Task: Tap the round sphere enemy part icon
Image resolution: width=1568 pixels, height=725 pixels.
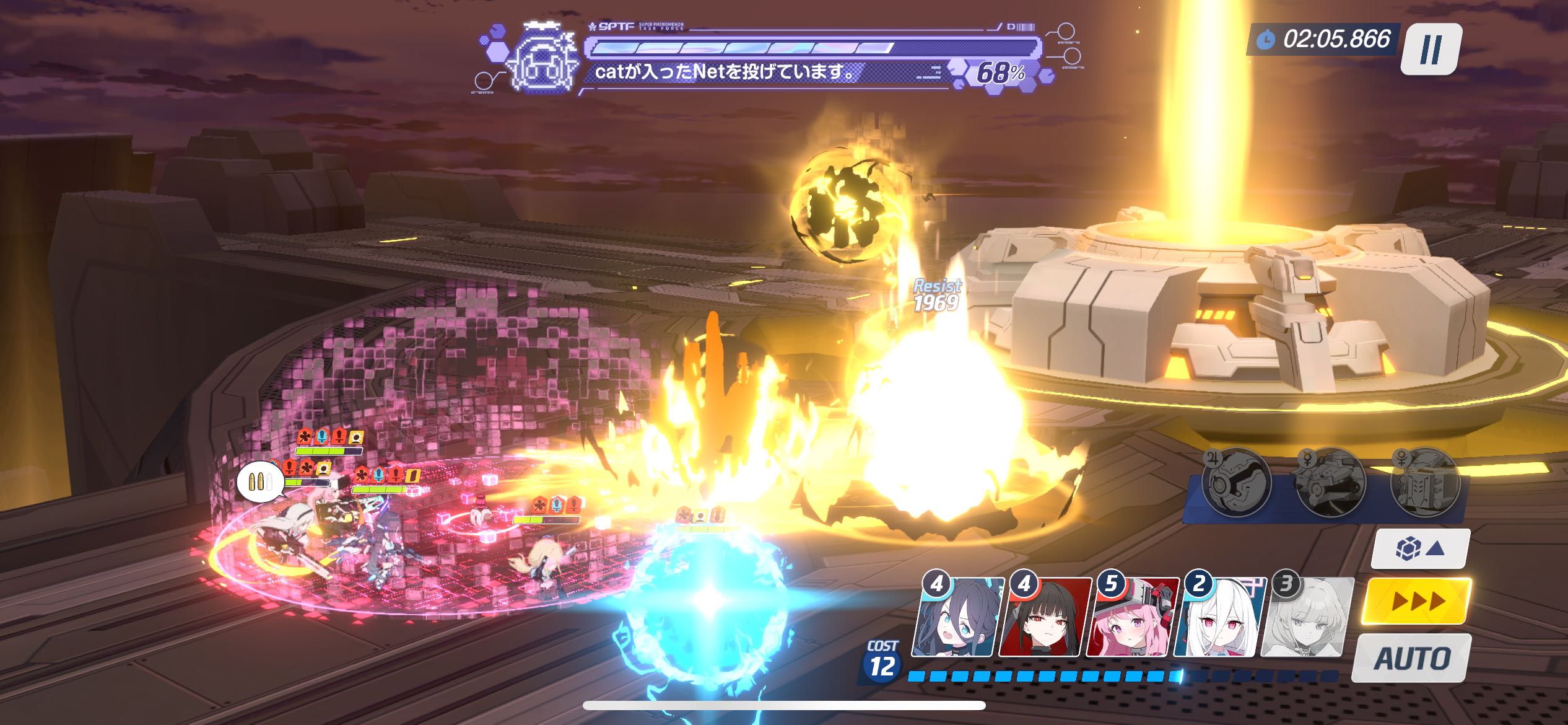Action: click(x=1237, y=483)
